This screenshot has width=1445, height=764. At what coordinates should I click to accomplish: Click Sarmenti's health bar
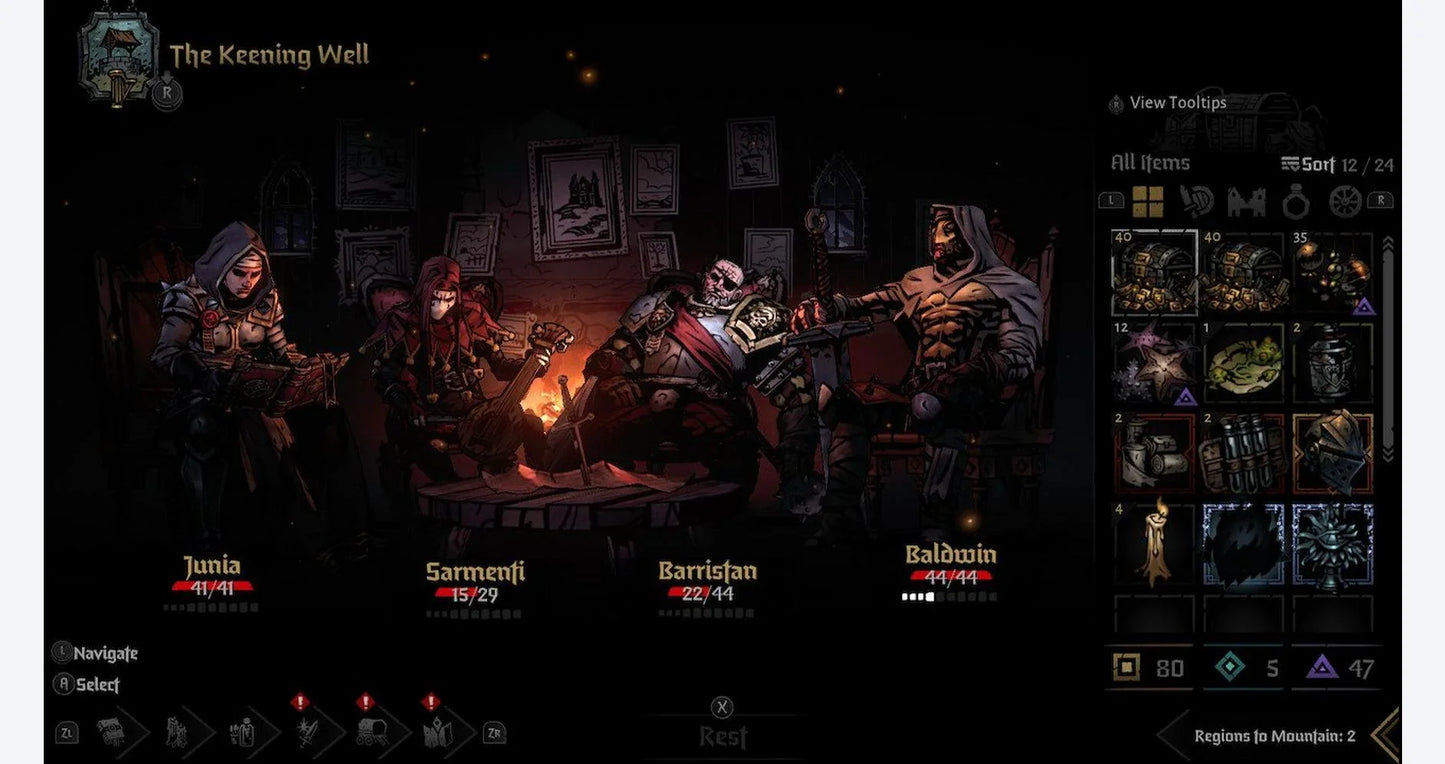462,592
